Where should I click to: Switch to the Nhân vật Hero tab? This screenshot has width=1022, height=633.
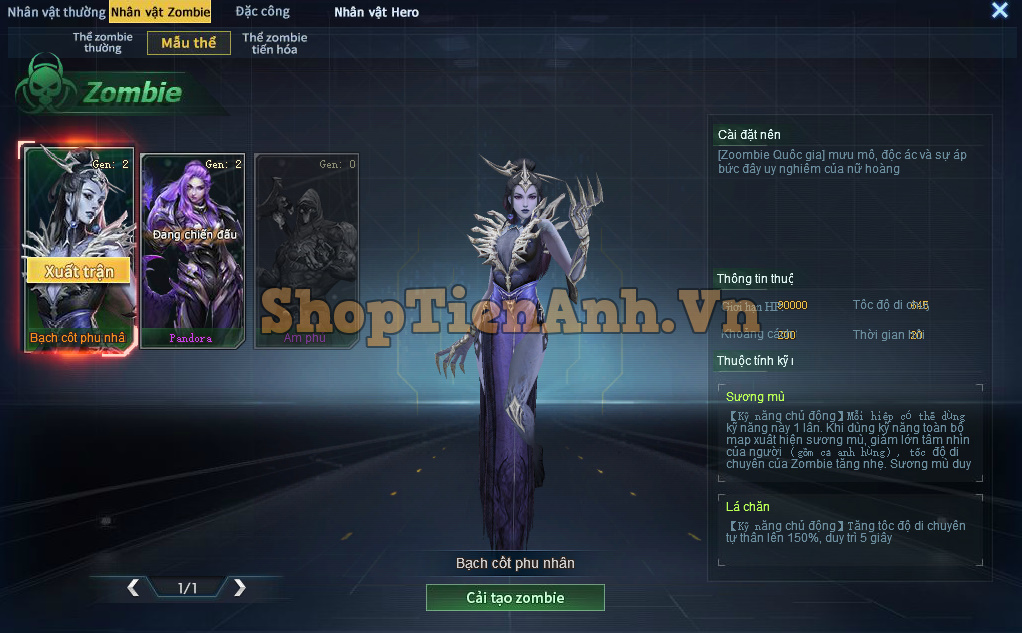click(376, 12)
